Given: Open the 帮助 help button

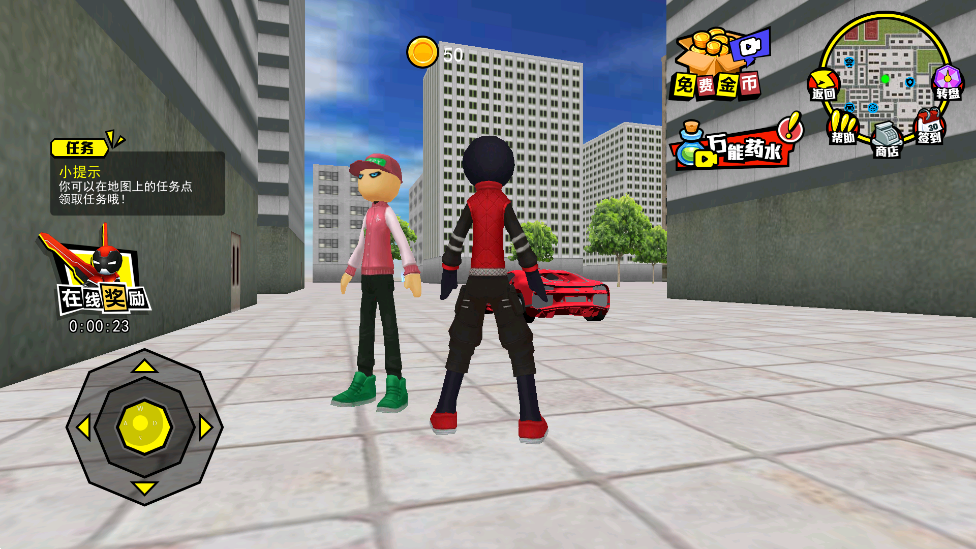Looking at the screenshot, I should point(843,126).
